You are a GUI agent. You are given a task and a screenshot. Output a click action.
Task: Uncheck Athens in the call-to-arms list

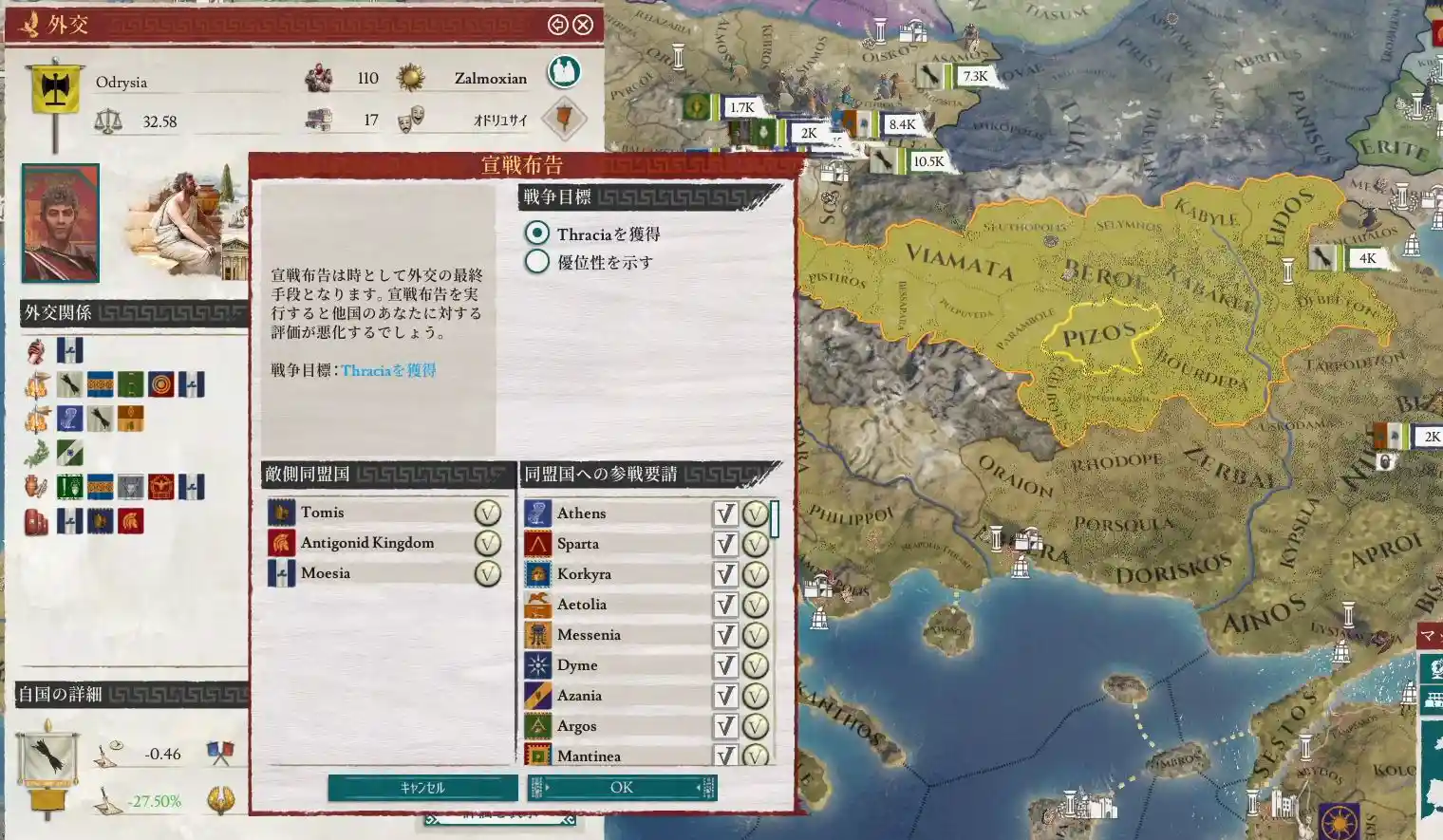tap(724, 513)
